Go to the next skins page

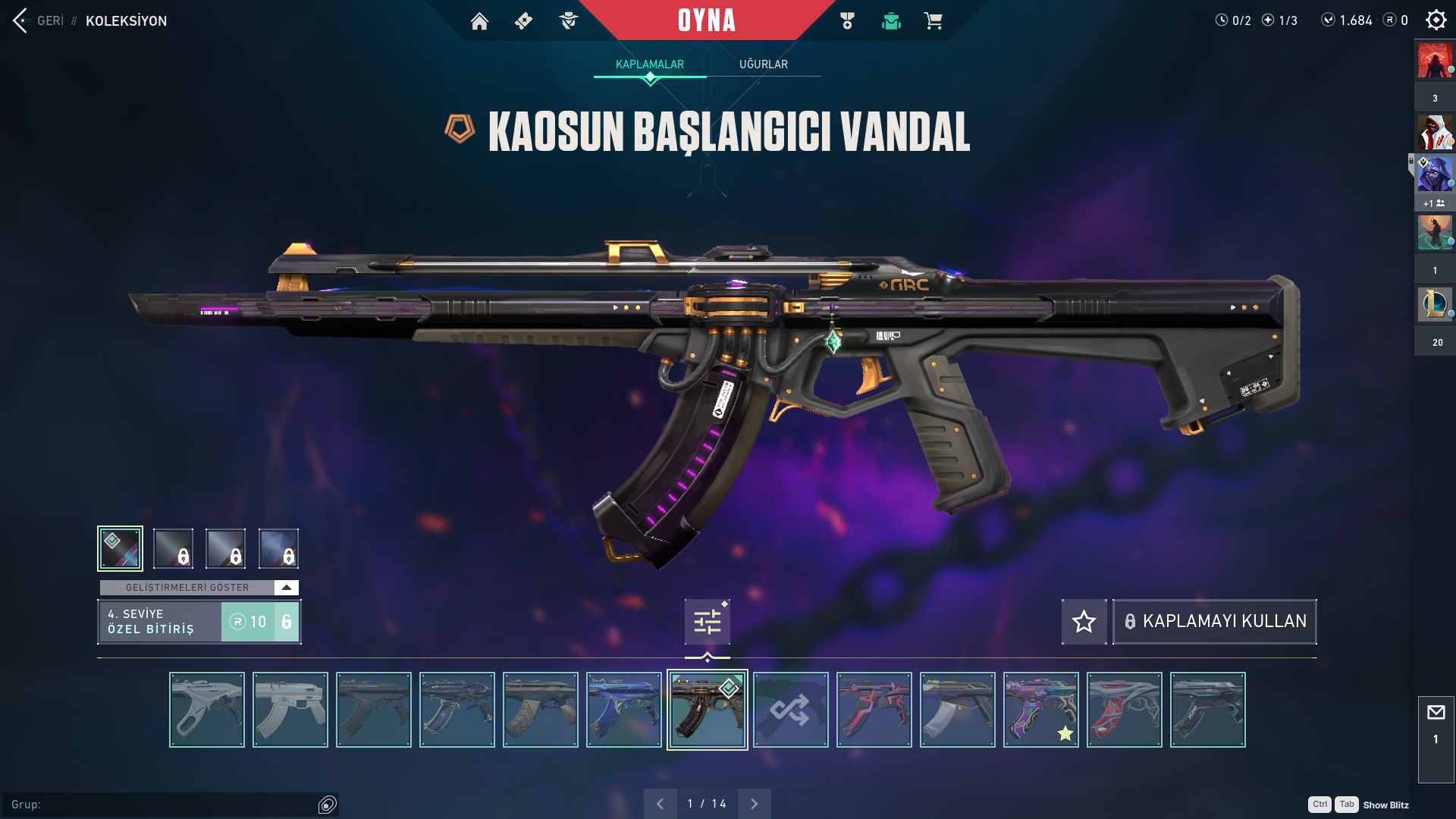point(754,804)
